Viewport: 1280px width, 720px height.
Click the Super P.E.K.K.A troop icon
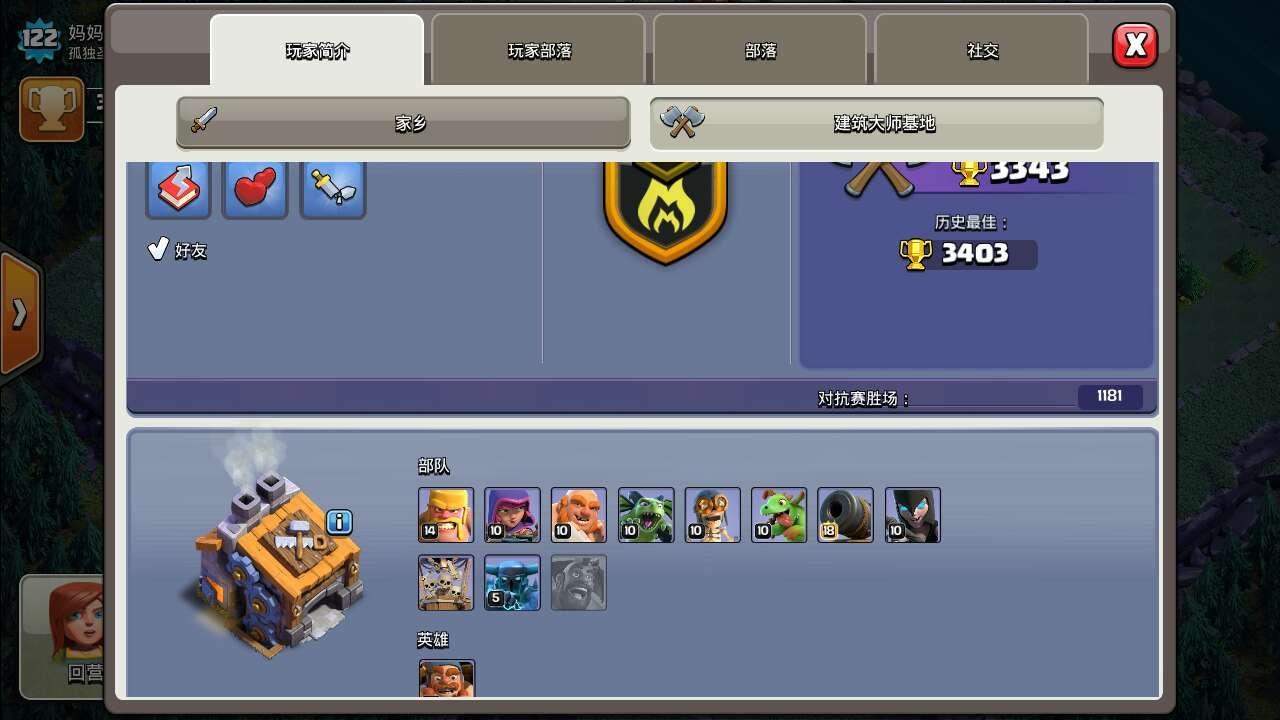pos(512,582)
